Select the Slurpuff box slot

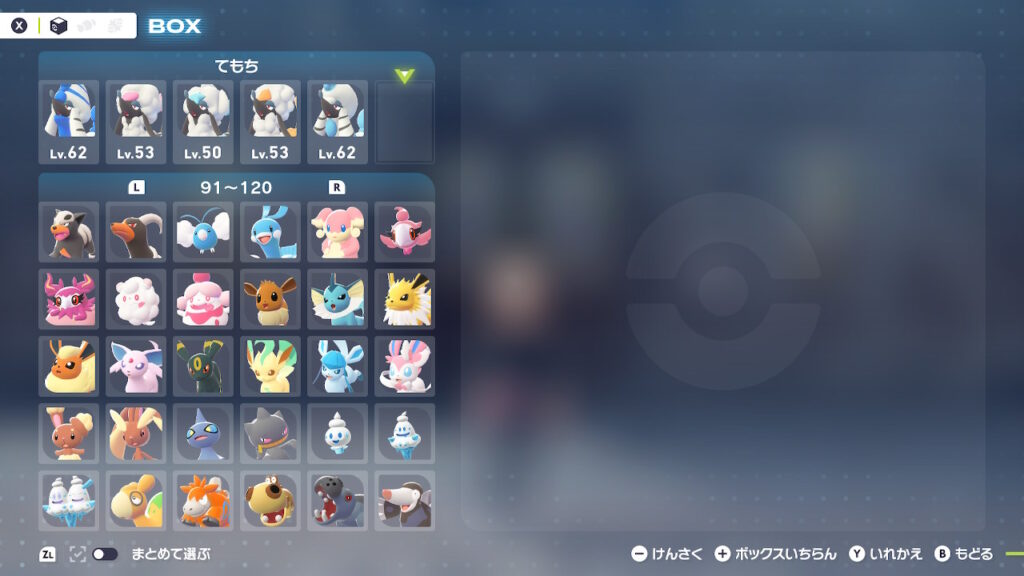coord(203,299)
